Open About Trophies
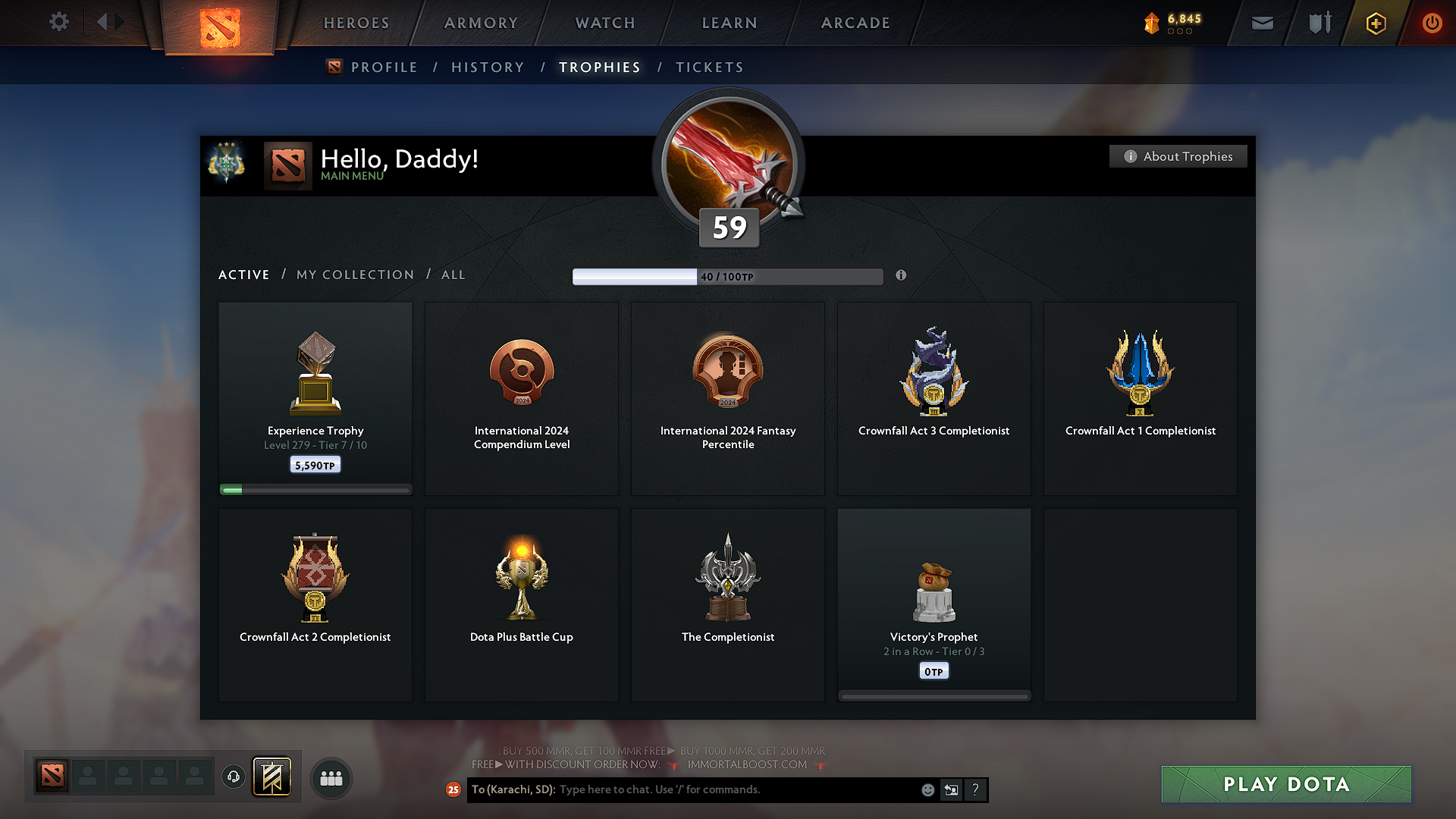 pos(1178,156)
